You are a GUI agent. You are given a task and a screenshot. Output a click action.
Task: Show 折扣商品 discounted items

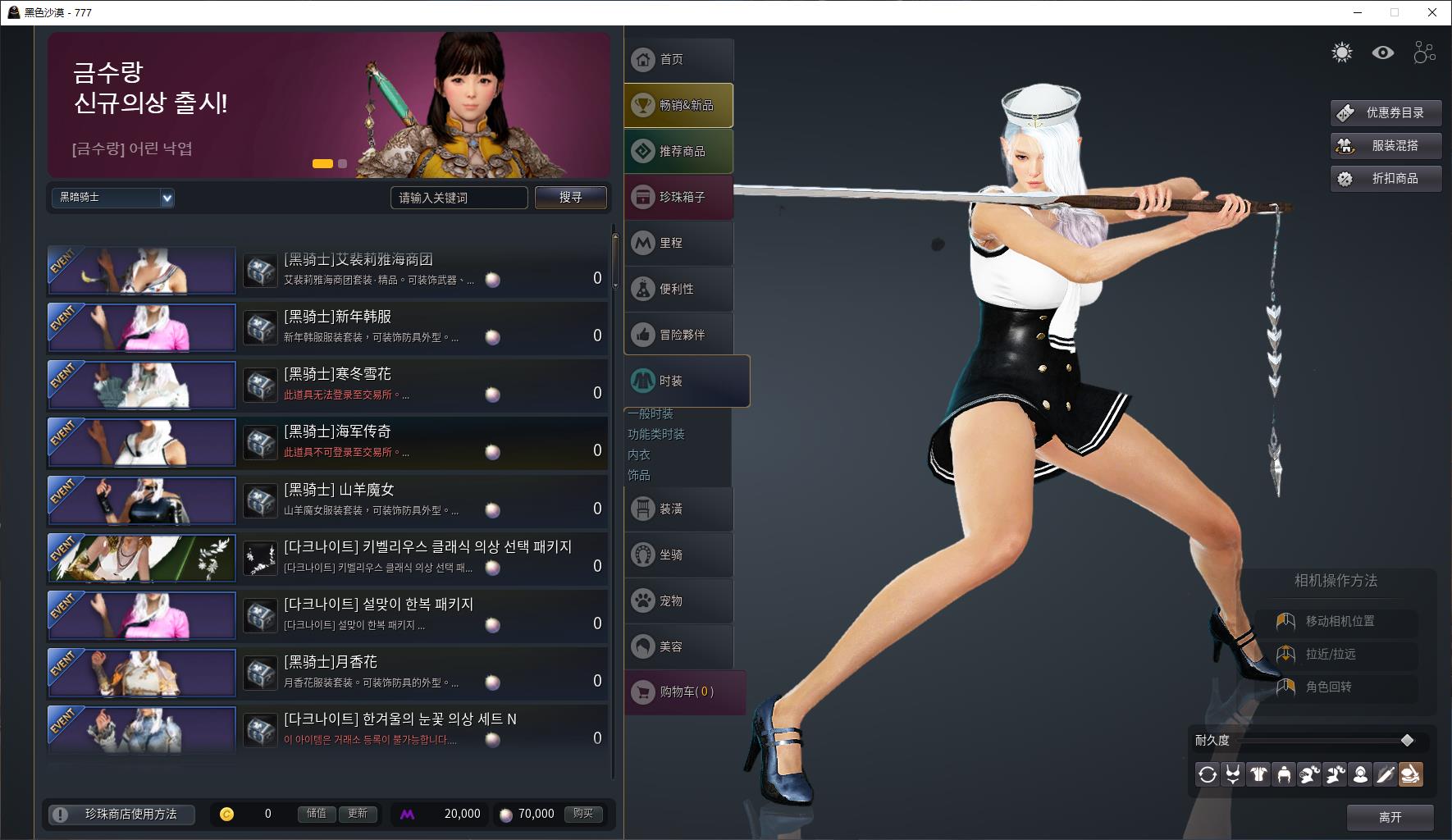1385,179
